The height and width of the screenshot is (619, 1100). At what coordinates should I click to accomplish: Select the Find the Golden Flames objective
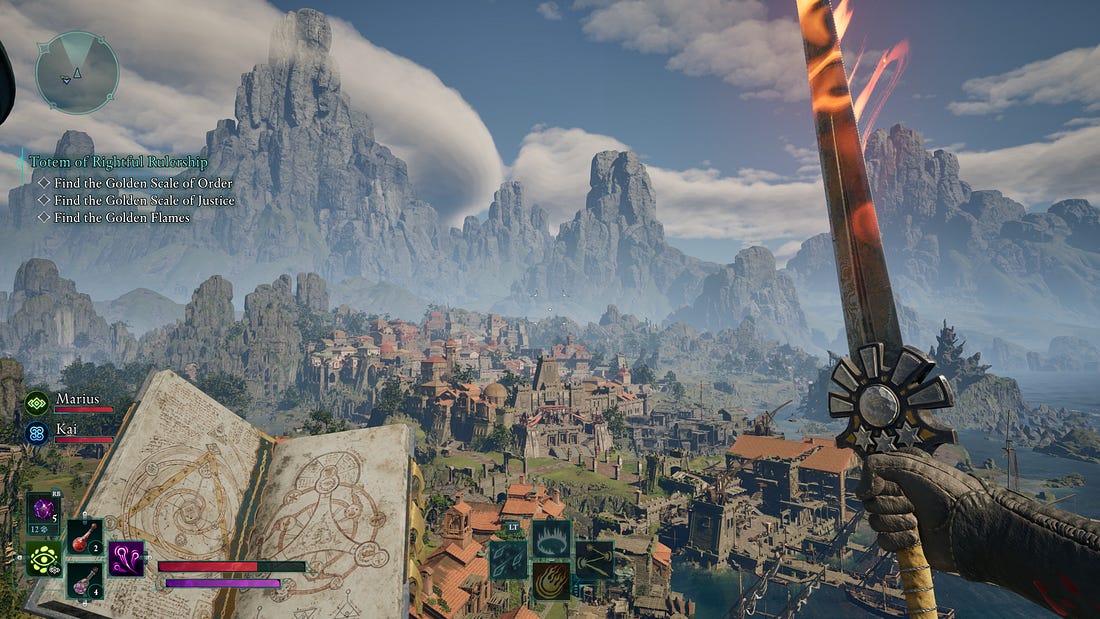point(121,217)
